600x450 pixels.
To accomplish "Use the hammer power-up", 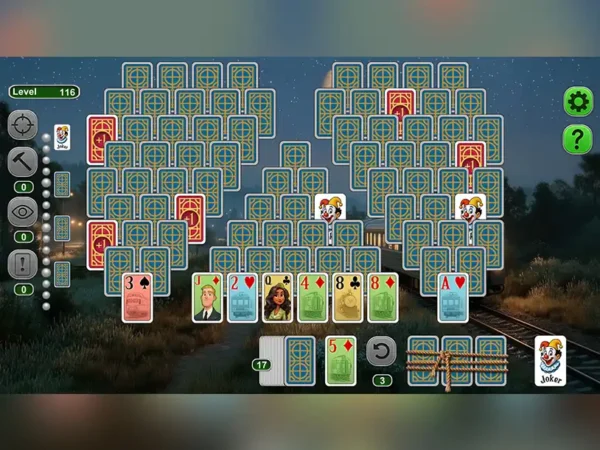I will click(x=23, y=162).
